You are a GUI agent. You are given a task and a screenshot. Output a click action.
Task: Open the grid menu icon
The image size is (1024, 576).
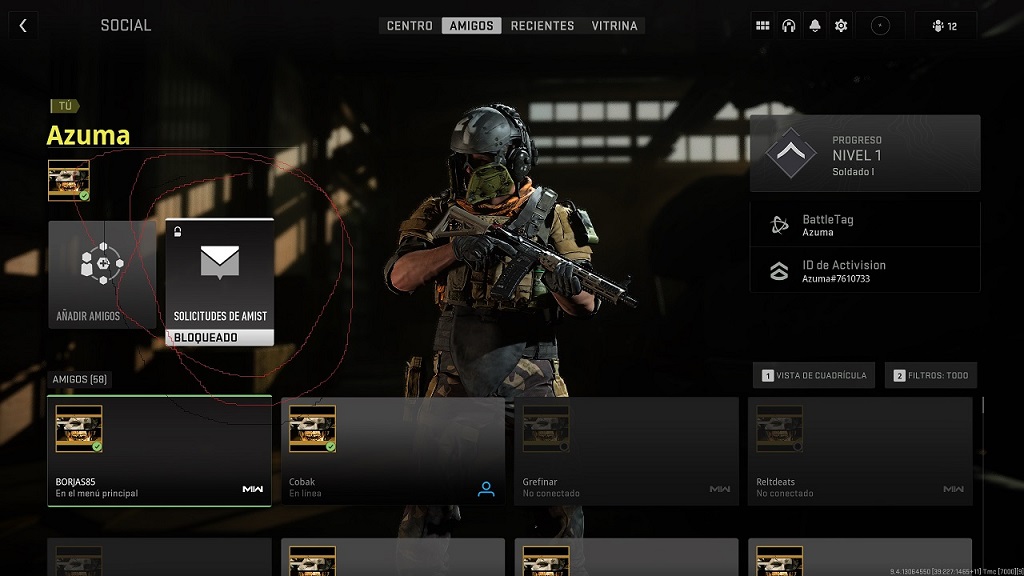pyautogui.click(x=763, y=26)
